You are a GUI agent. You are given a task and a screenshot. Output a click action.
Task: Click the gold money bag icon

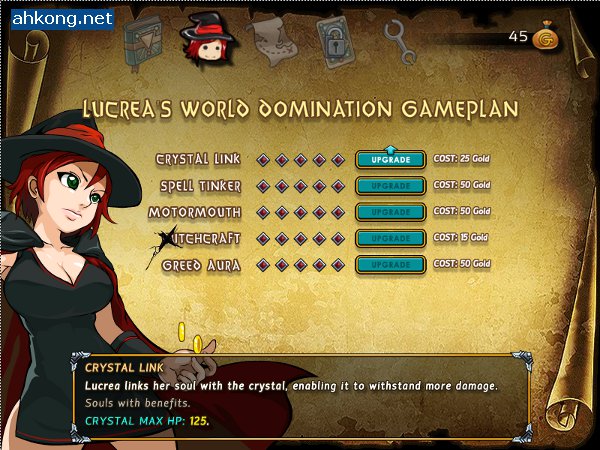546,38
